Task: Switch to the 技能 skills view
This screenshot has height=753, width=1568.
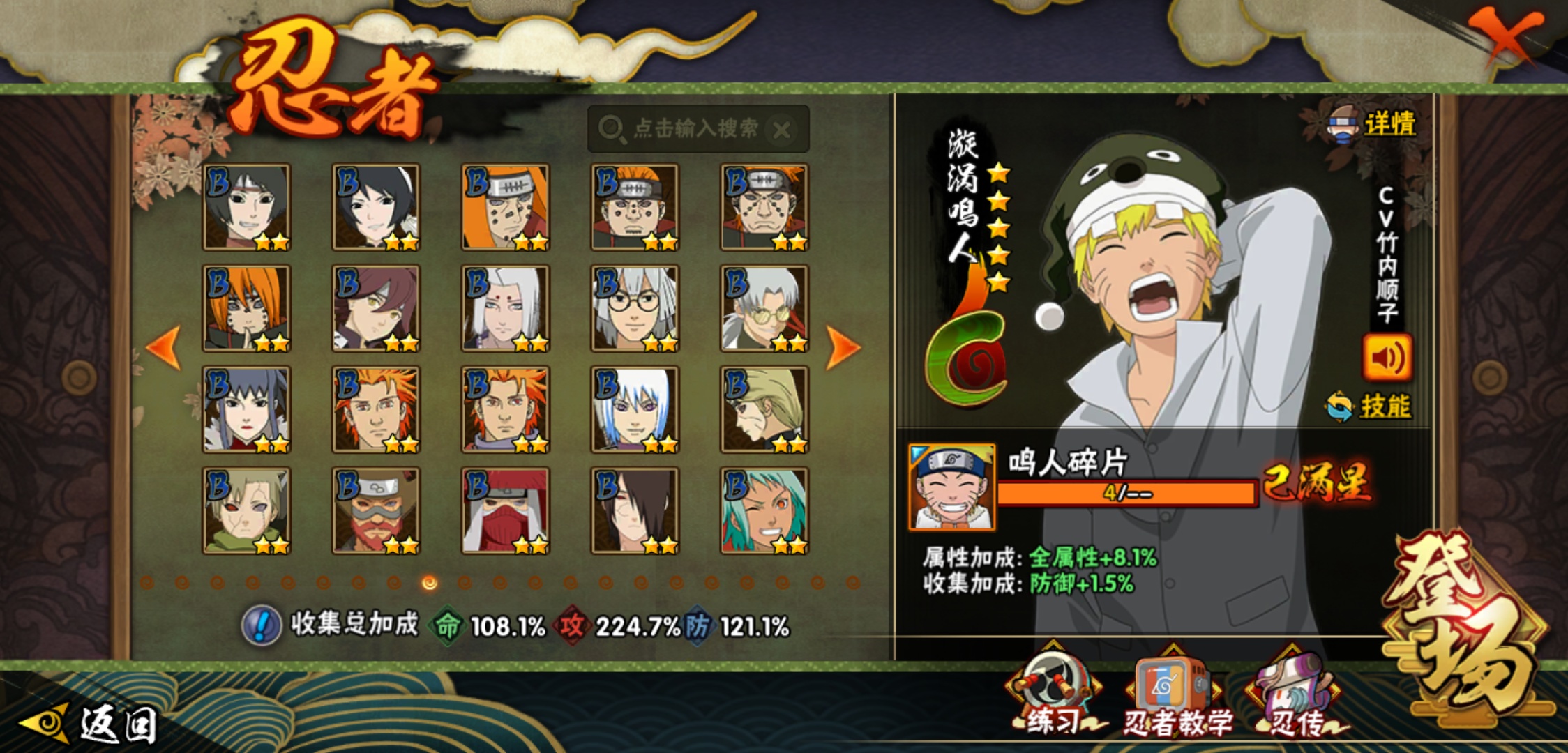Action: tap(1370, 406)
